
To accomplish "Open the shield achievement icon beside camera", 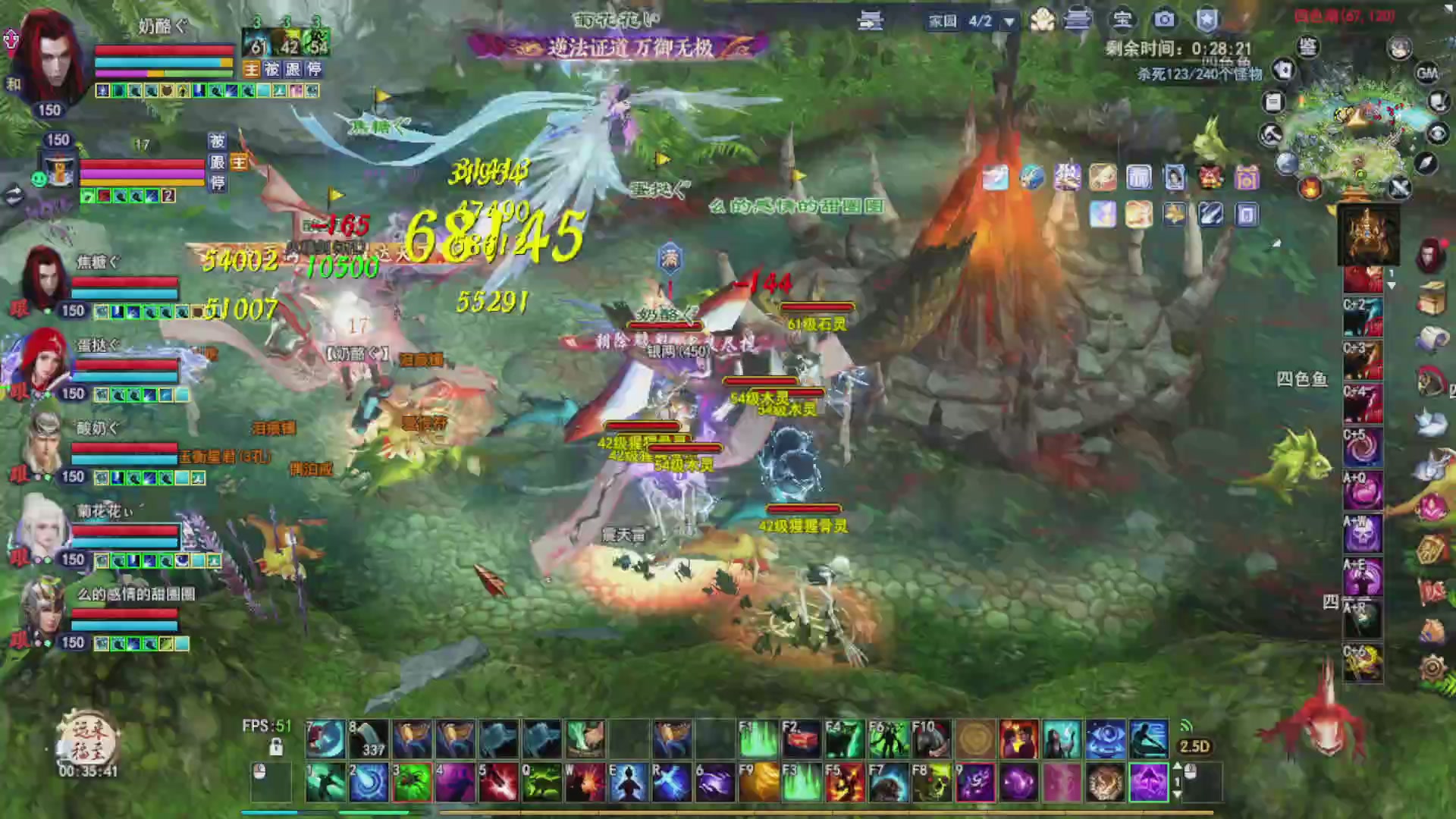I will click(1207, 21).
